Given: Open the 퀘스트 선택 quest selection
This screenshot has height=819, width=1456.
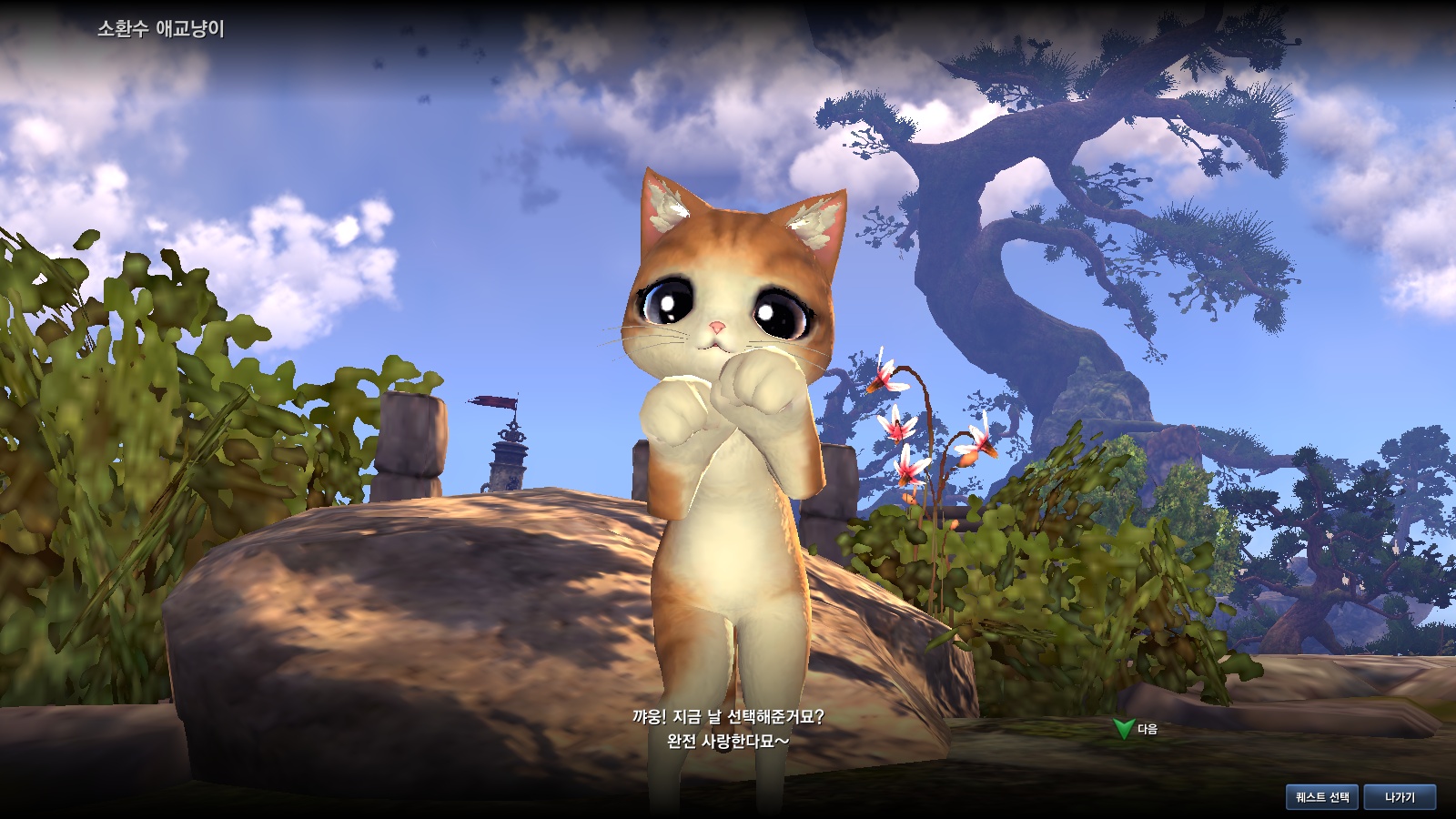Looking at the screenshot, I should (1322, 797).
